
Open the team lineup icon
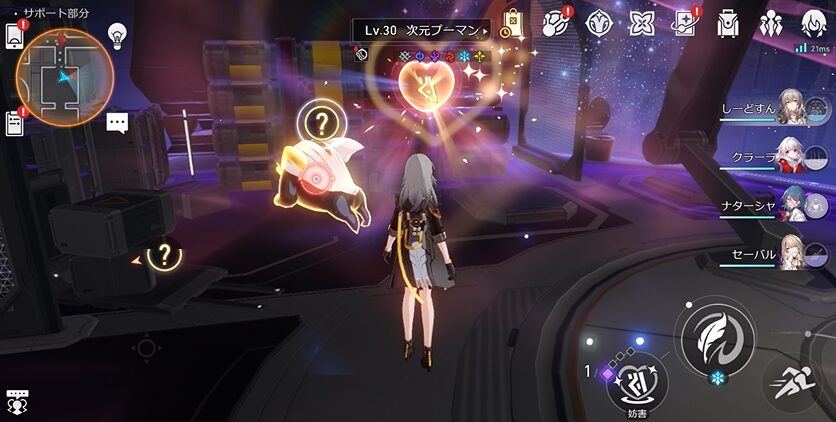click(x=771, y=23)
